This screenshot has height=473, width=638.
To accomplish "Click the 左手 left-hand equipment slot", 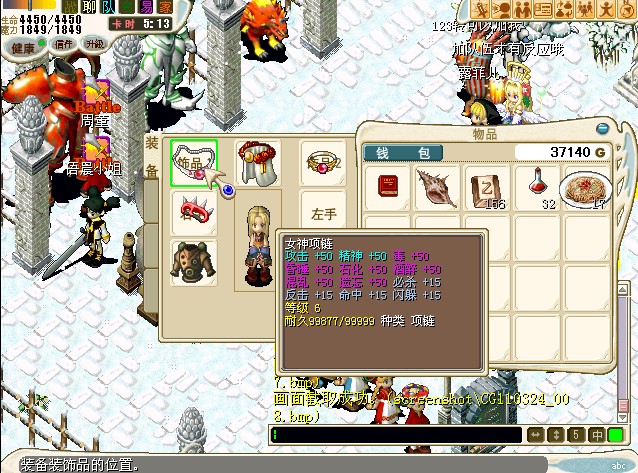I will coord(322,214).
